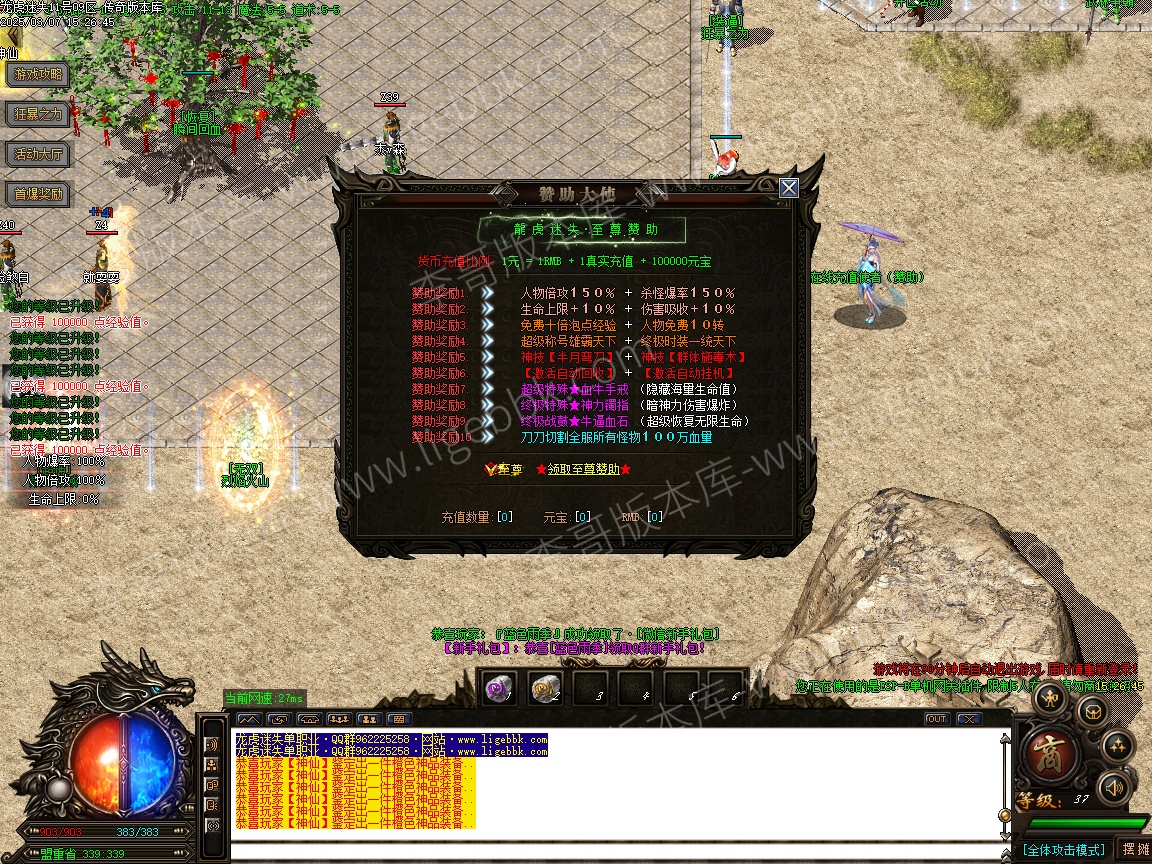Image resolution: width=1152 pixels, height=864 pixels.
Task: Close the 赞助大使 sponsor dialog
Action: [x=789, y=188]
